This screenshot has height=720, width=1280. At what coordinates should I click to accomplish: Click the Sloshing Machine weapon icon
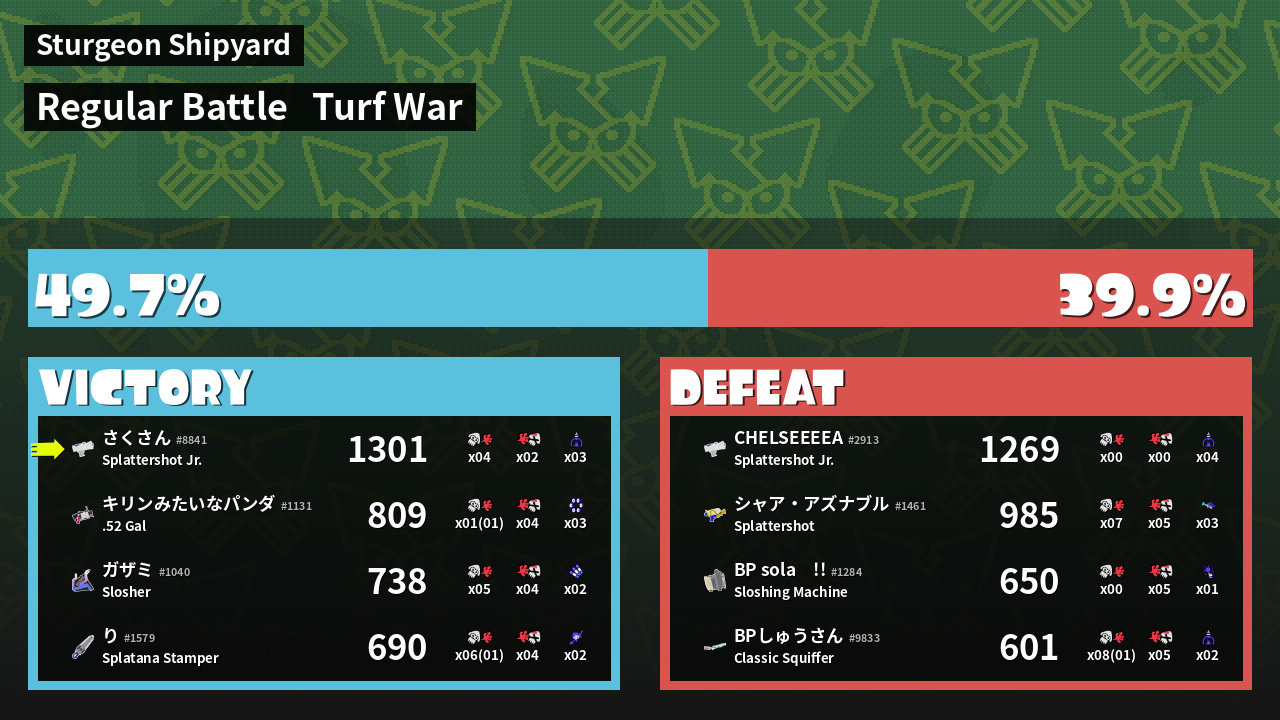[714, 581]
